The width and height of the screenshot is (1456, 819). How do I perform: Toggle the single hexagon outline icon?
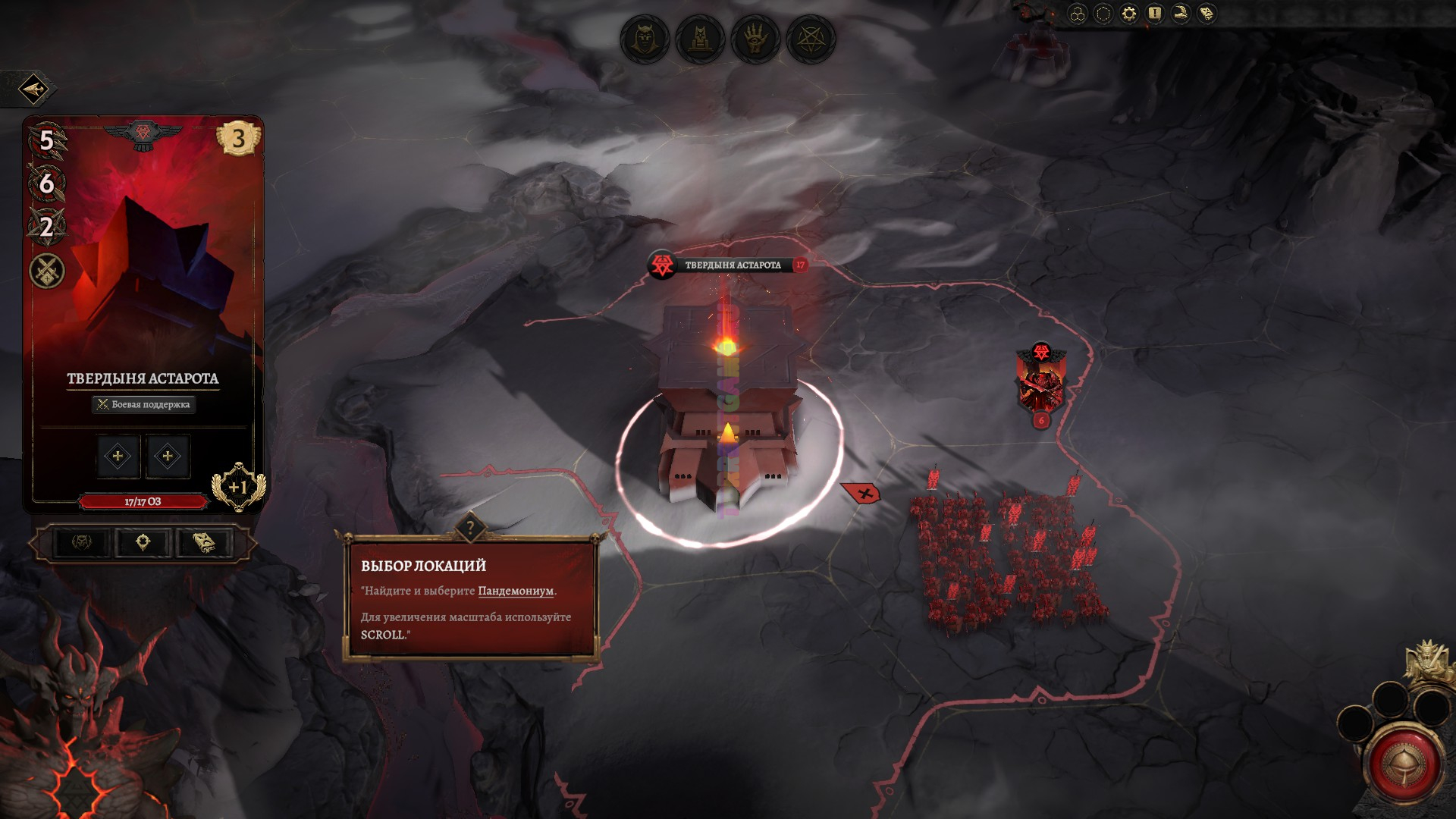click(x=1103, y=14)
